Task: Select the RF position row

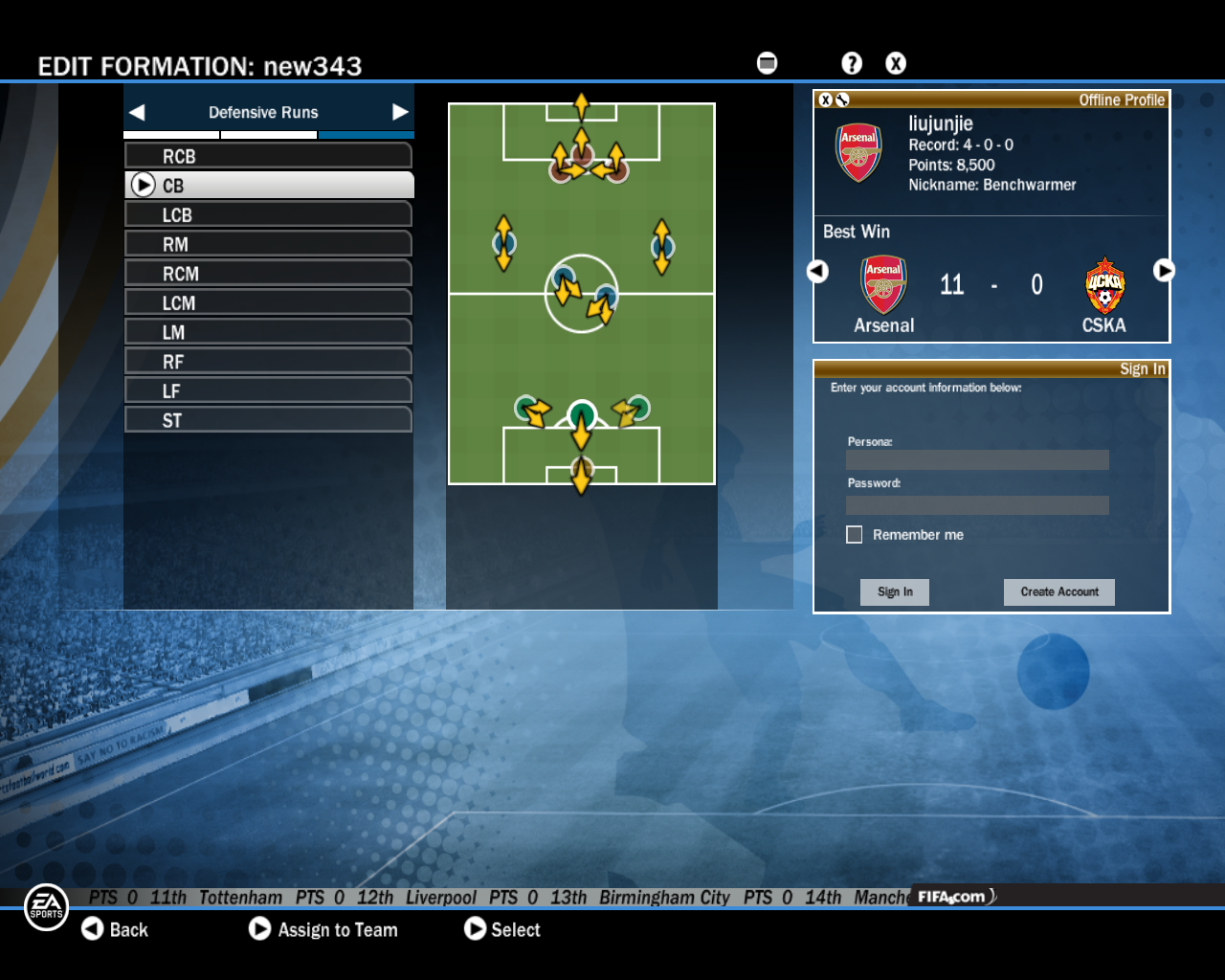Action: point(268,362)
